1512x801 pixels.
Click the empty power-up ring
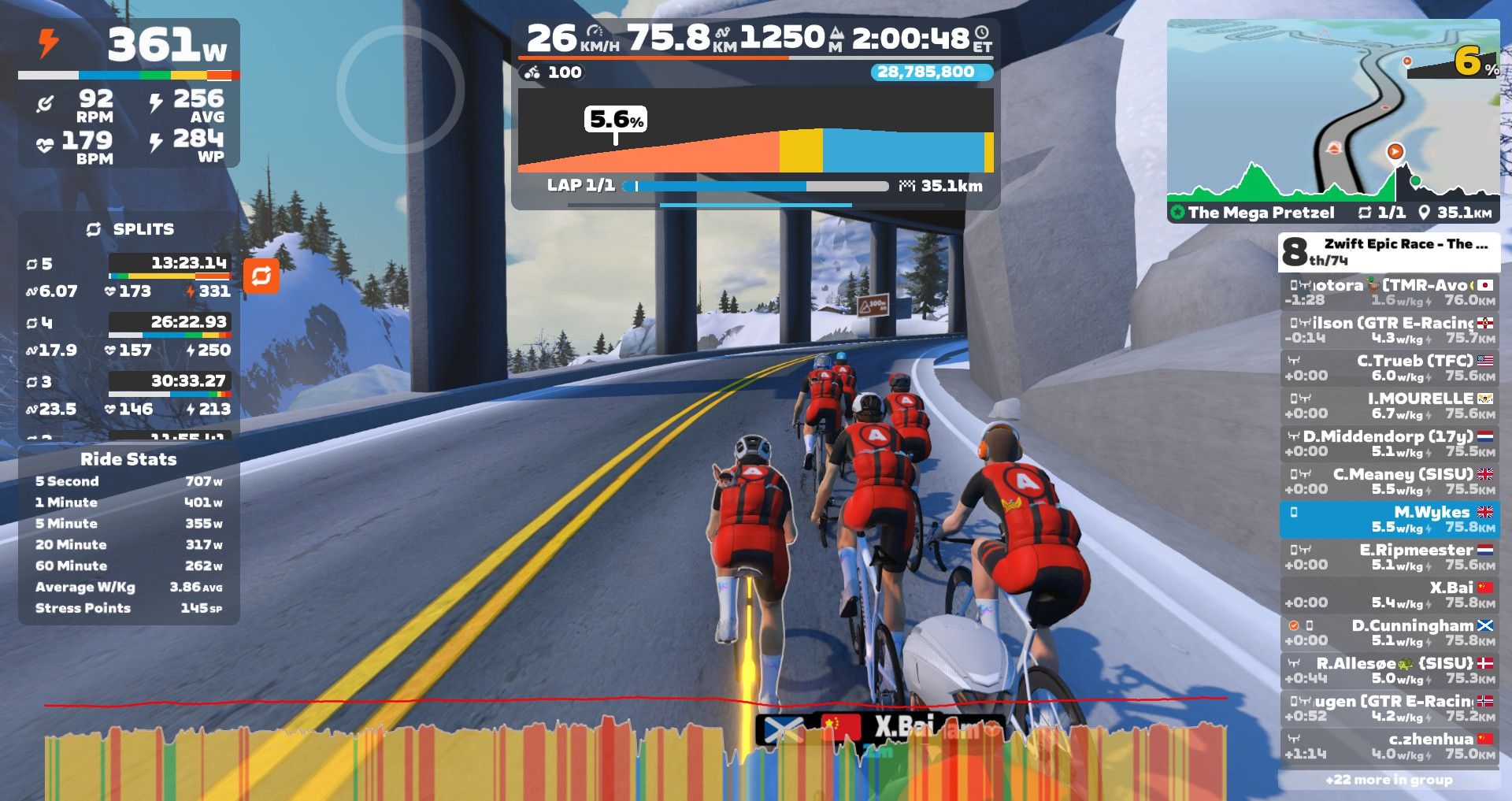coord(400,89)
